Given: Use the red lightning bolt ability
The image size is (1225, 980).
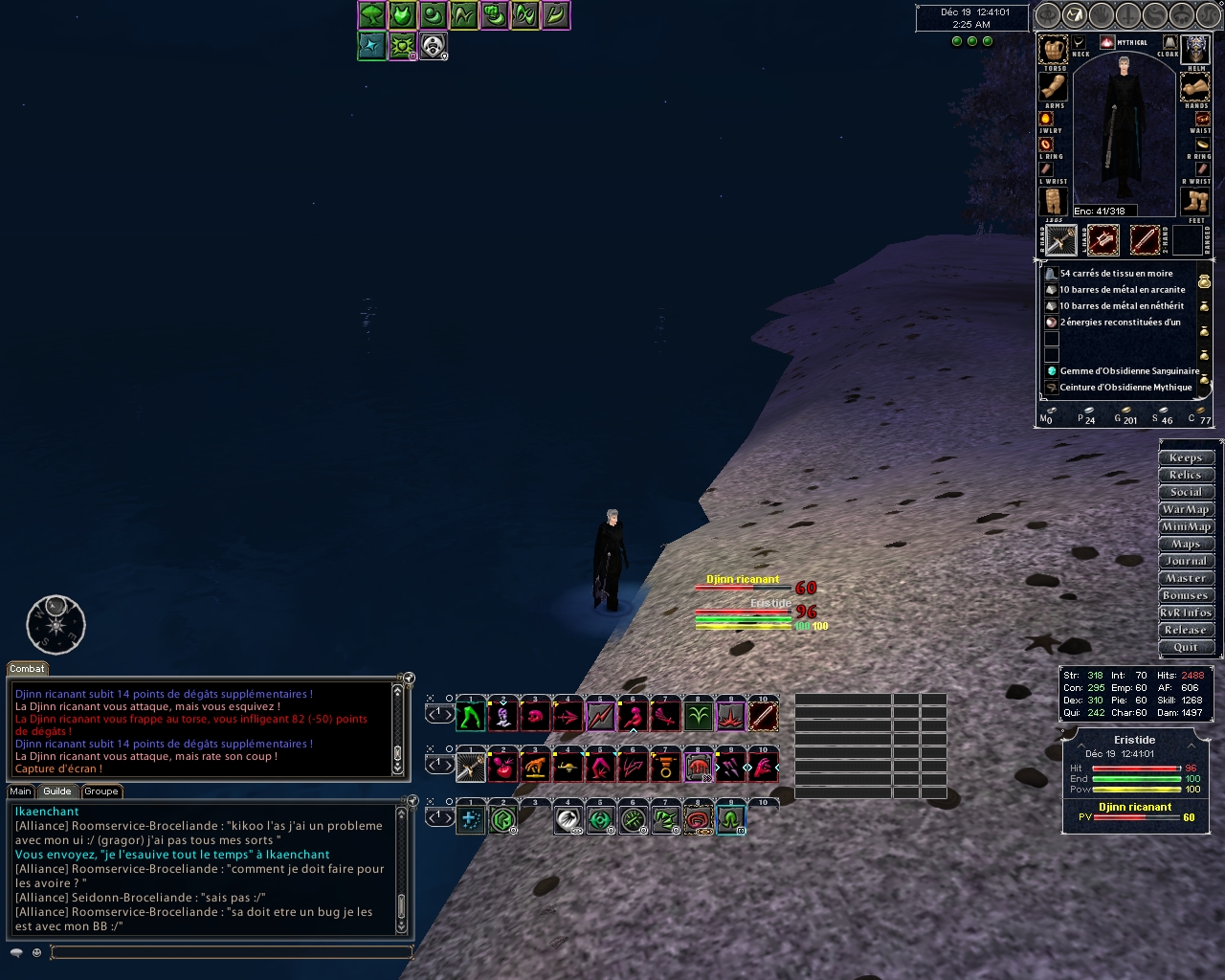Looking at the screenshot, I should 600,716.
